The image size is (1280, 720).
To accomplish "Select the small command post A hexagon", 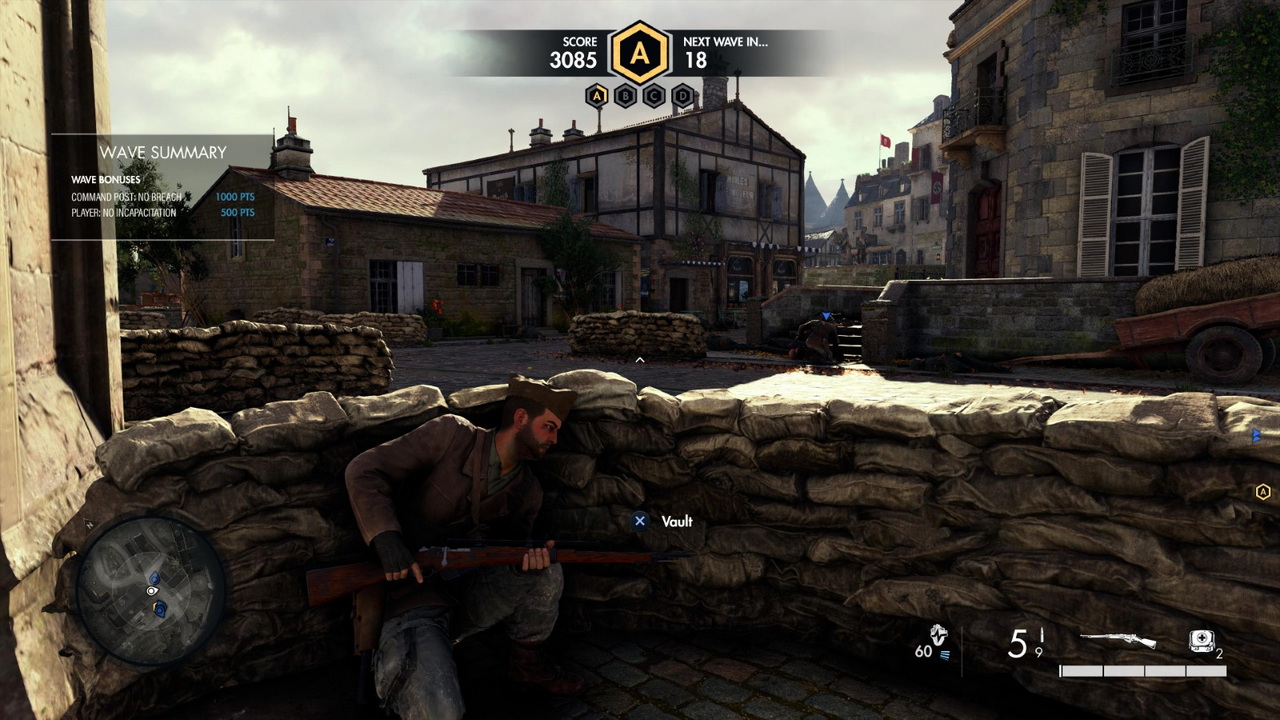I will [597, 96].
